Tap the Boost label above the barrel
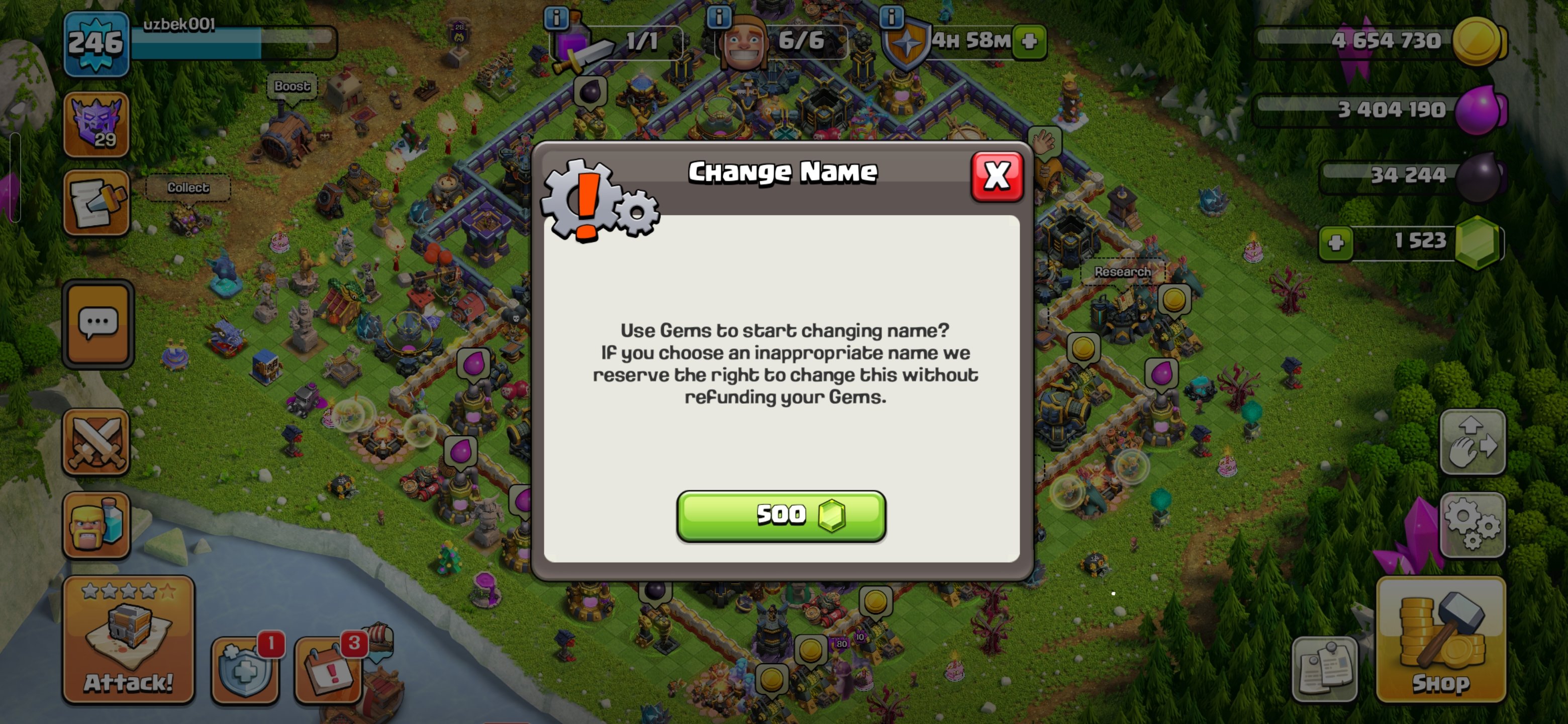The height and width of the screenshot is (724, 1568). coord(292,86)
